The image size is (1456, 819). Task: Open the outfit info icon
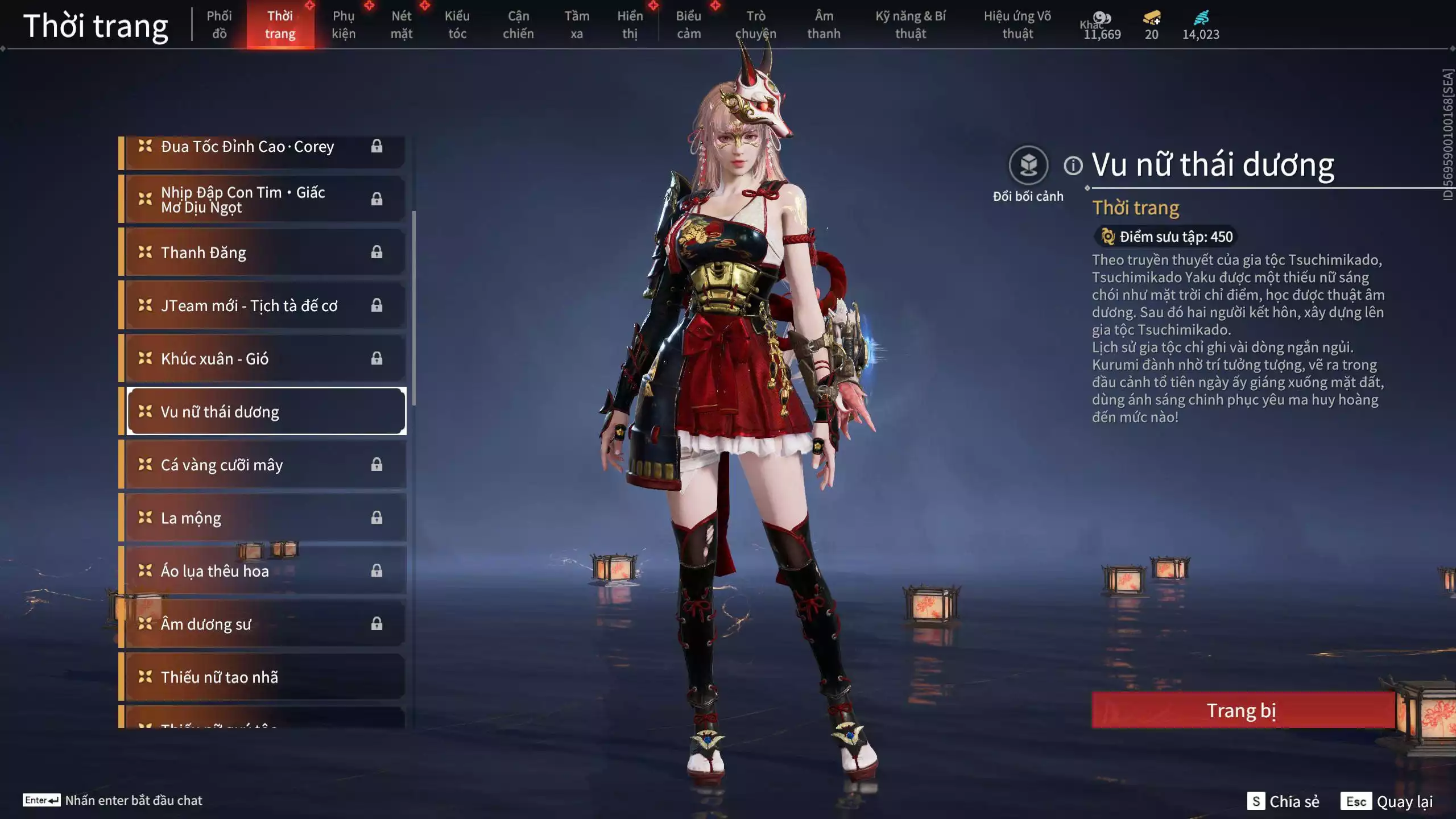[1073, 166]
